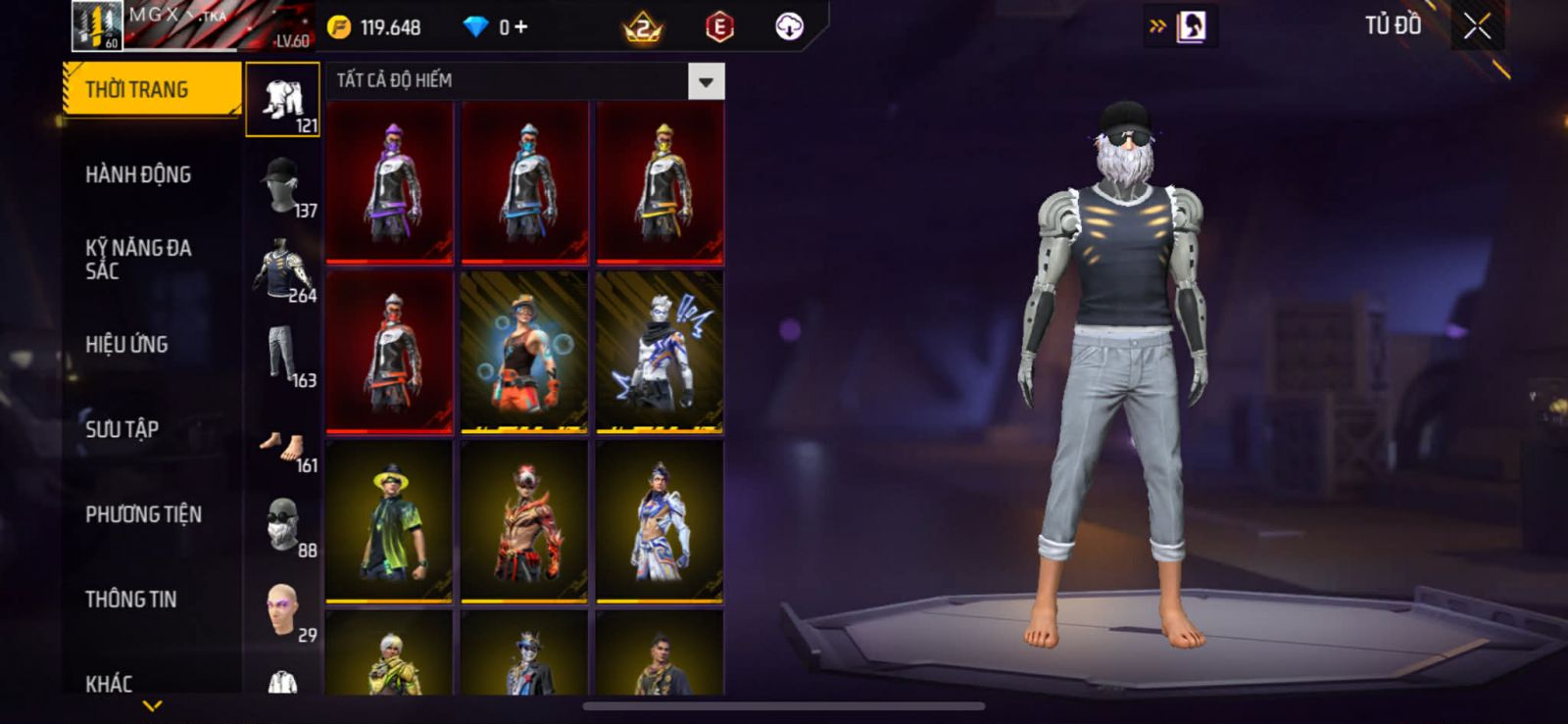Open the tops category showing 264

tap(282, 269)
